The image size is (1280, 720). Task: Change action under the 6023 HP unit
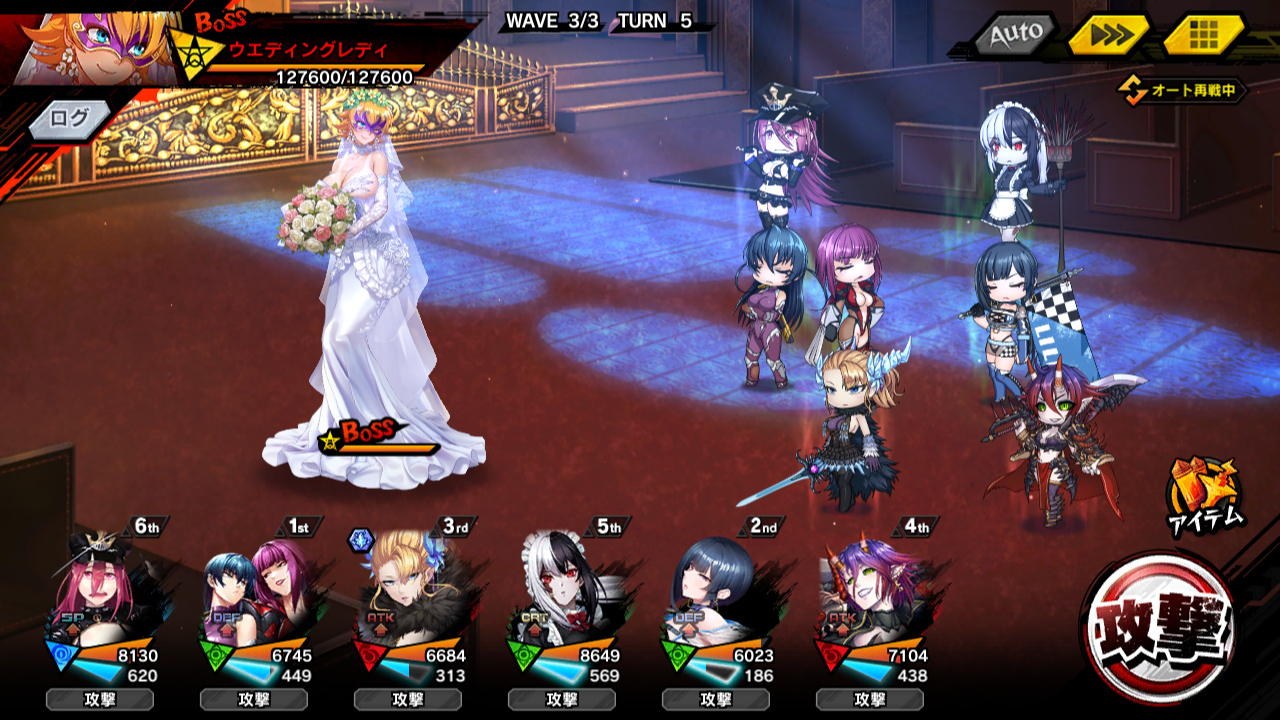click(716, 699)
